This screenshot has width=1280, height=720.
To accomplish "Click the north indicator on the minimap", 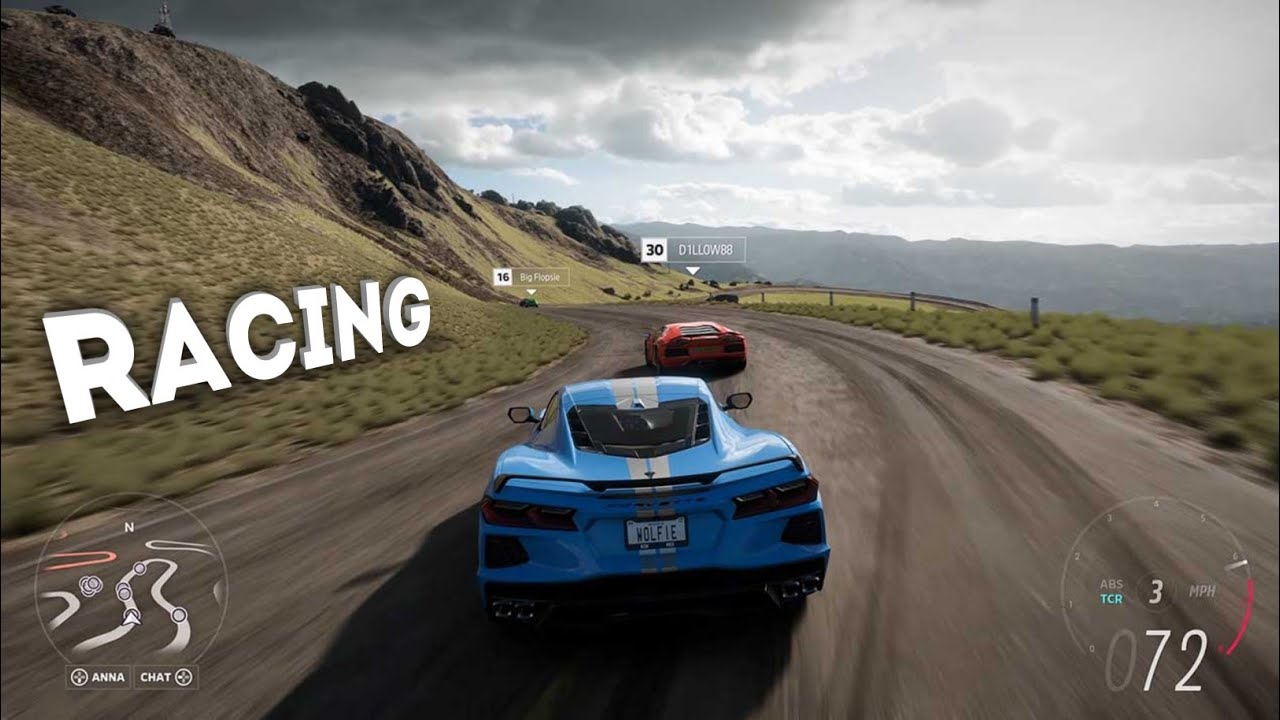I will click(x=128, y=527).
